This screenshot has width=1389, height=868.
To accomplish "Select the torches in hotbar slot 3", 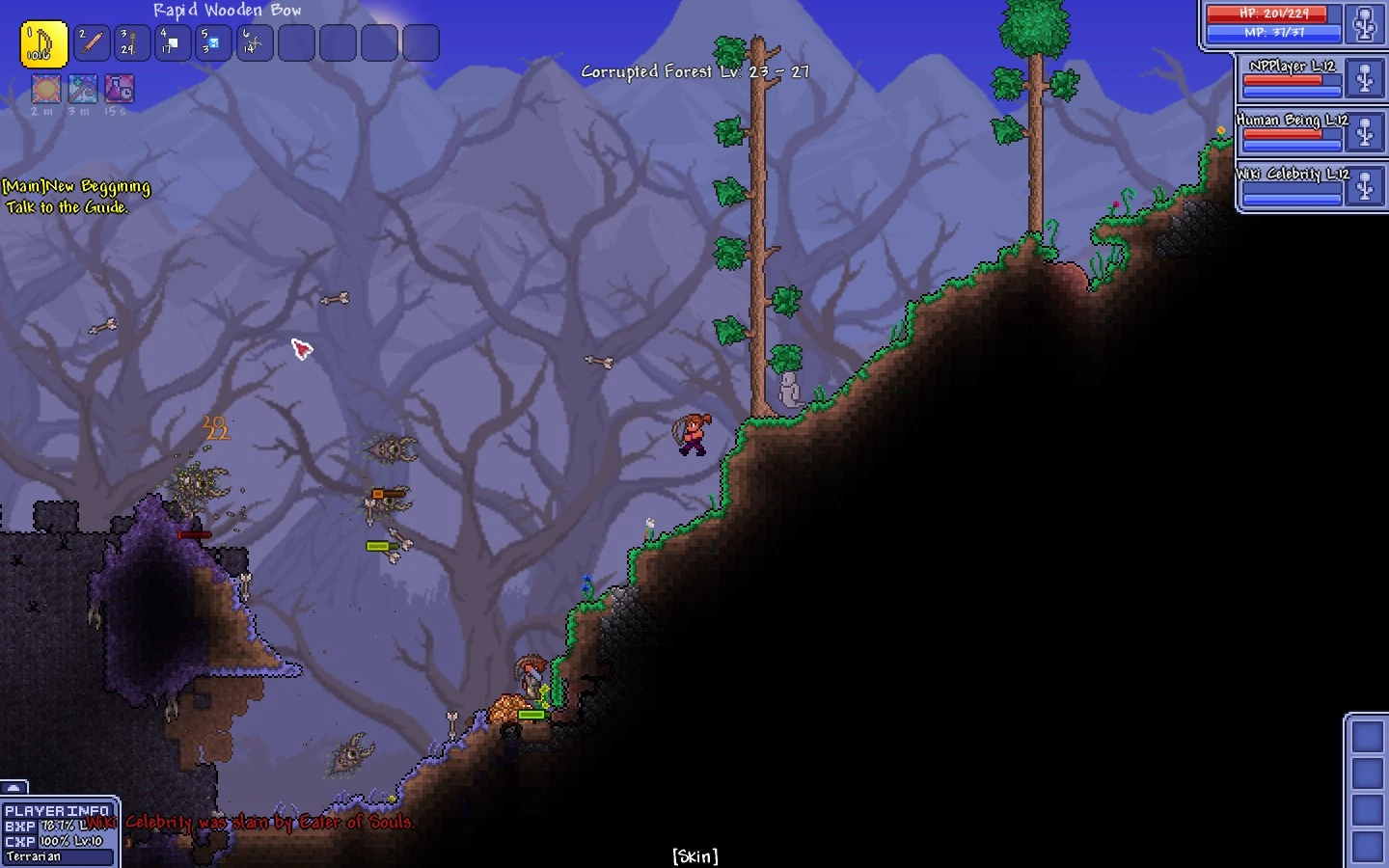I will tap(132, 42).
